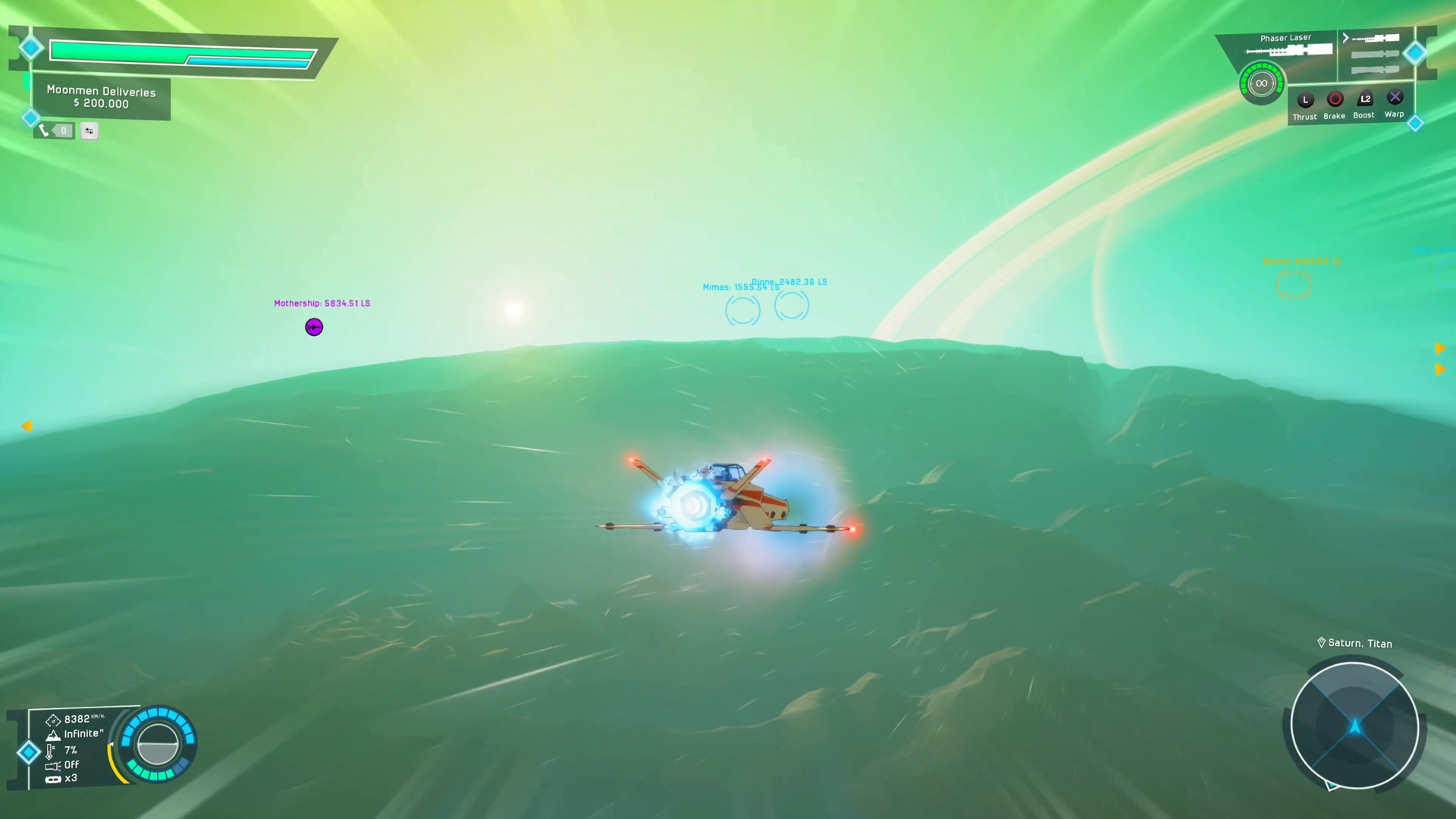Select the Phaser Laser weapon icon
Screen dimensions: 1456x819
pyautogui.click(x=1289, y=49)
